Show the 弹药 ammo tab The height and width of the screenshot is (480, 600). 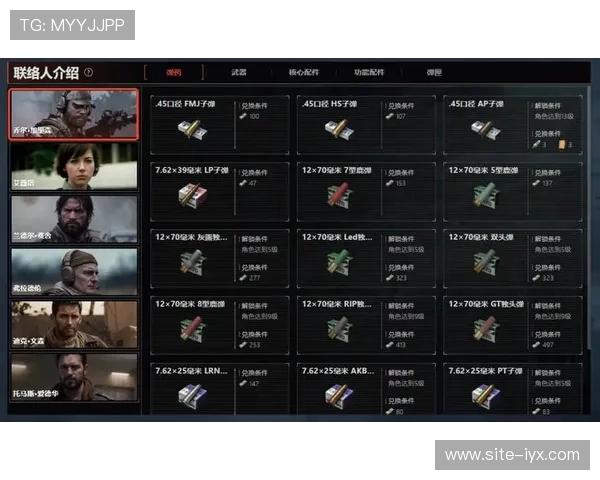[175, 72]
